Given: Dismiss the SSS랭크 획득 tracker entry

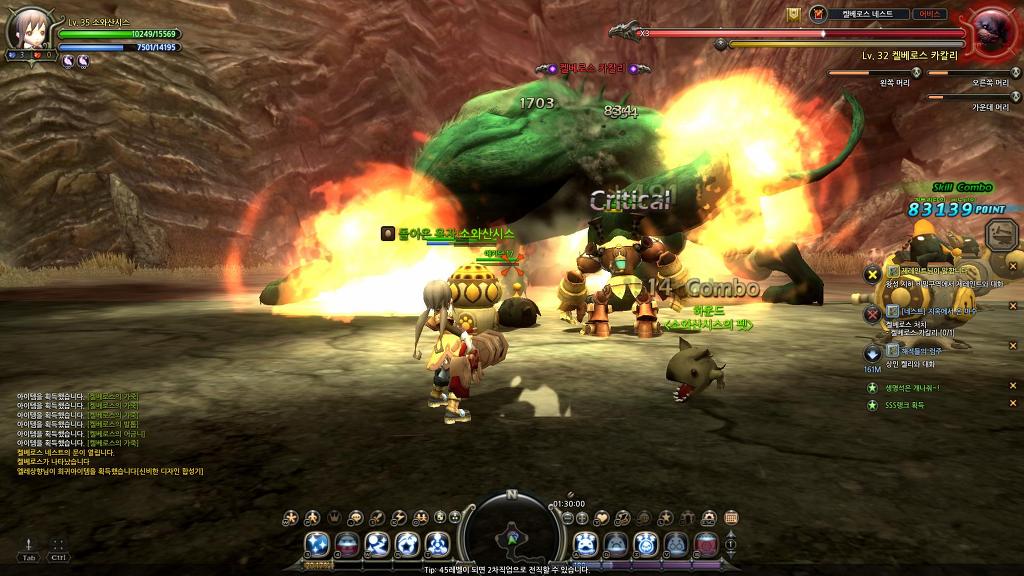Looking at the screenshot, I should [1012, 404].
